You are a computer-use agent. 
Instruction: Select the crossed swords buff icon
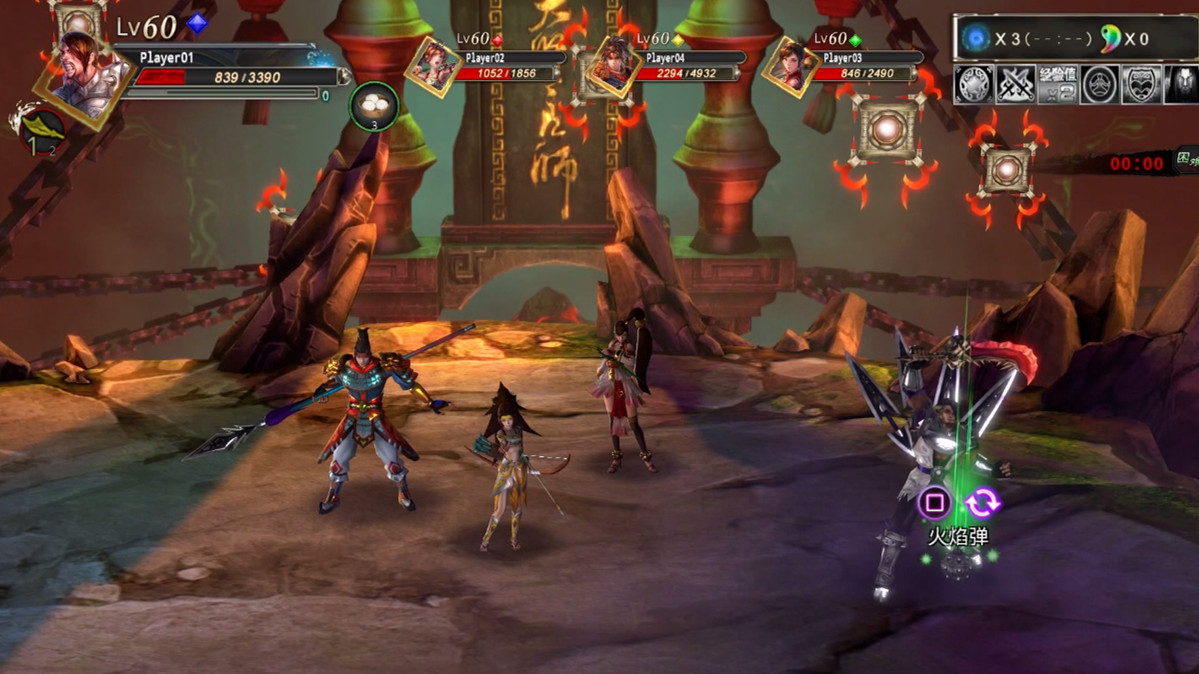1016,85
